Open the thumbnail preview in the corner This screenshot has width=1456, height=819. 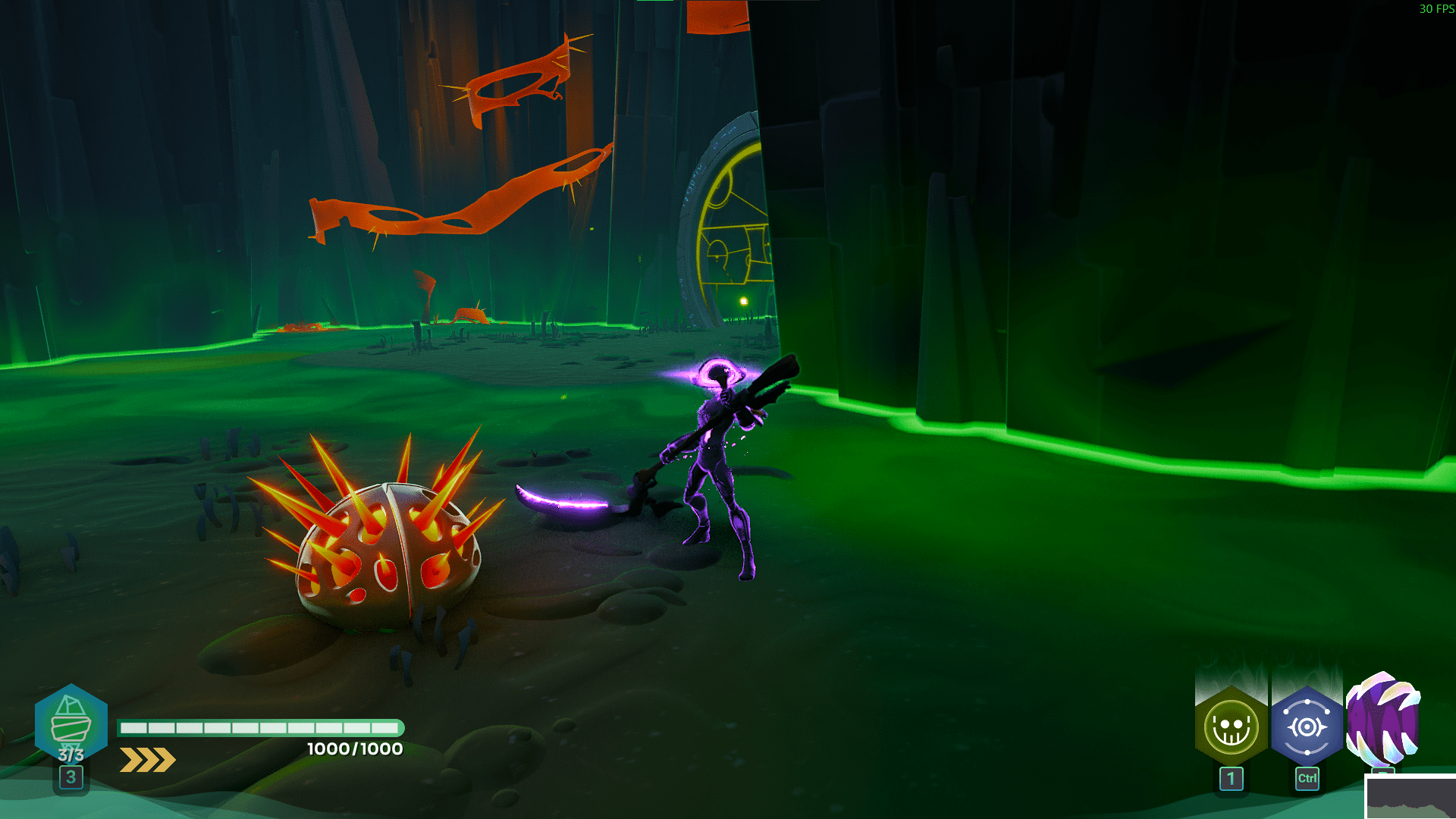point(1410,797)
